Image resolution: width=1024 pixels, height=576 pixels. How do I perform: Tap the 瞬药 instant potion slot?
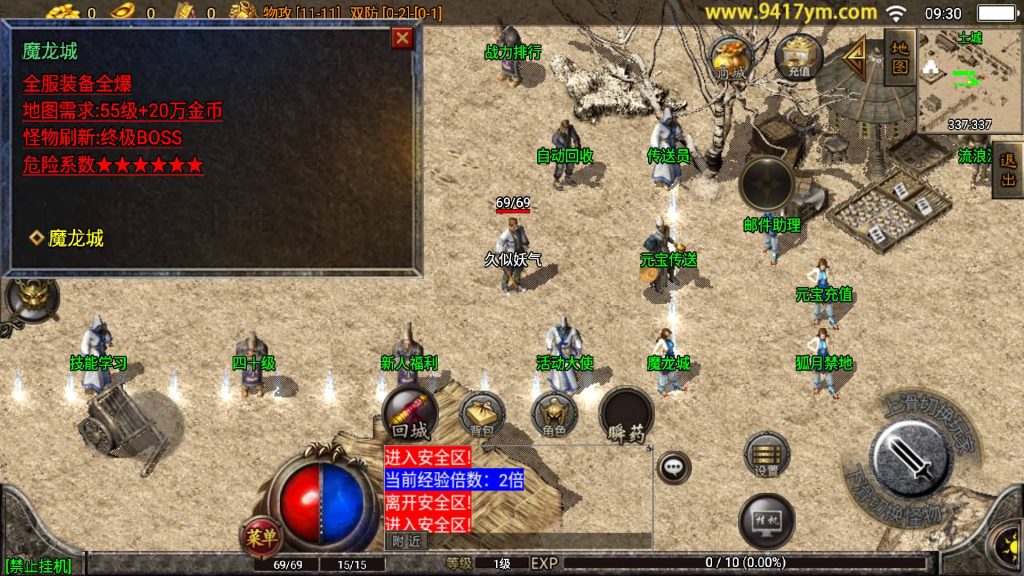tap(626, 414)
